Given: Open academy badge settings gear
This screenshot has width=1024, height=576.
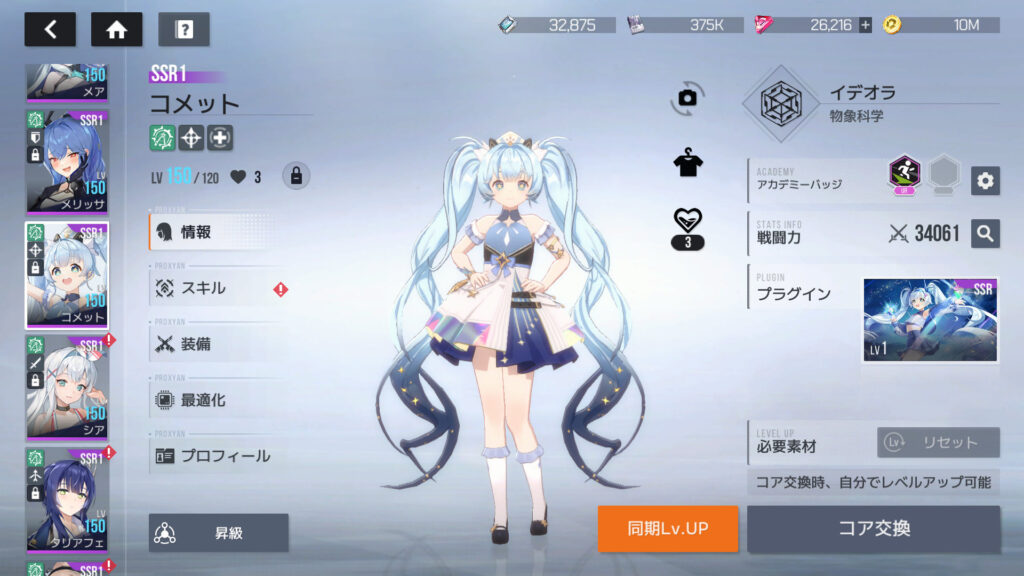Looking at the screenshot, I should (985, 180).
